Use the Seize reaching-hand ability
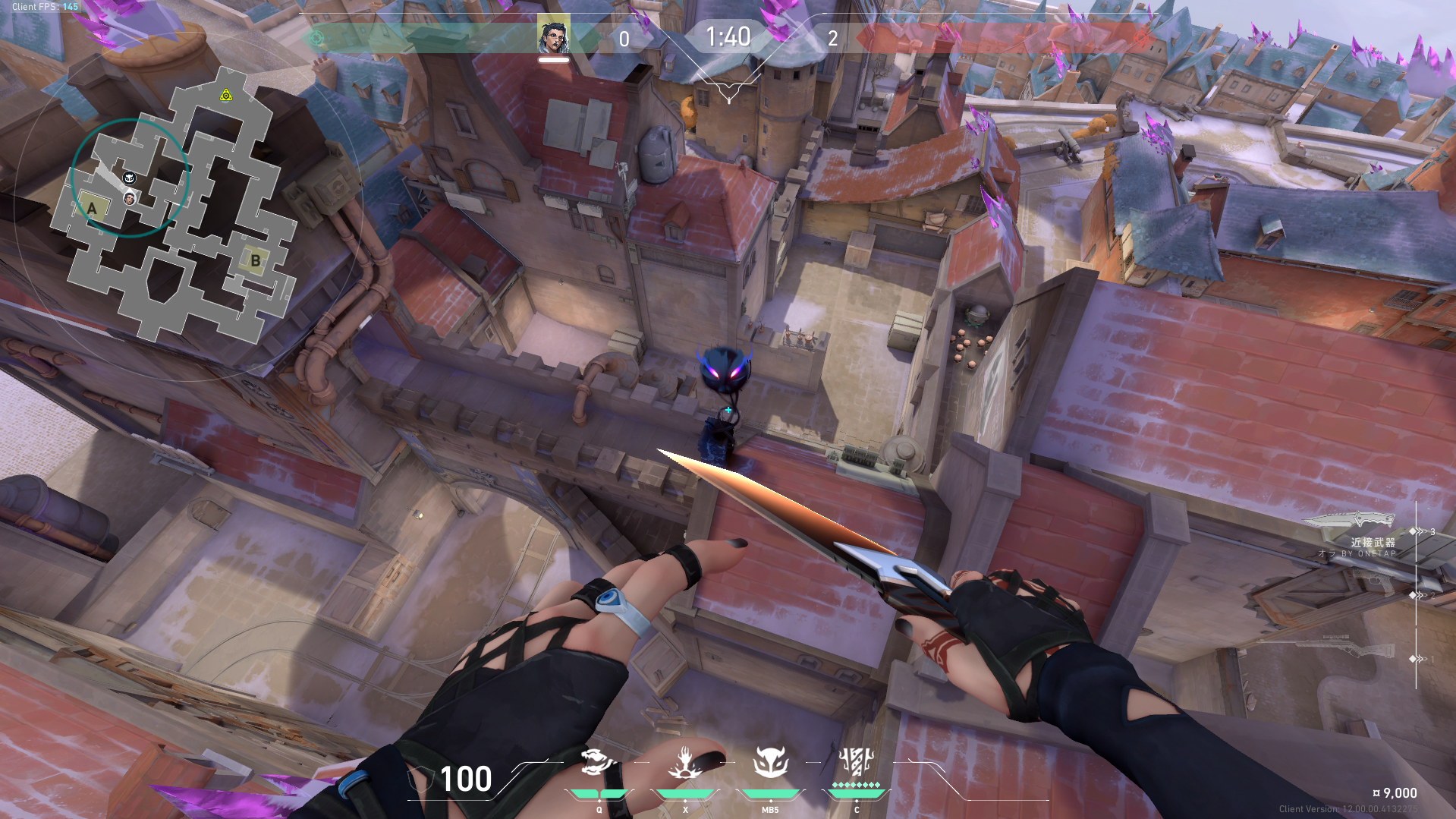 684,762
